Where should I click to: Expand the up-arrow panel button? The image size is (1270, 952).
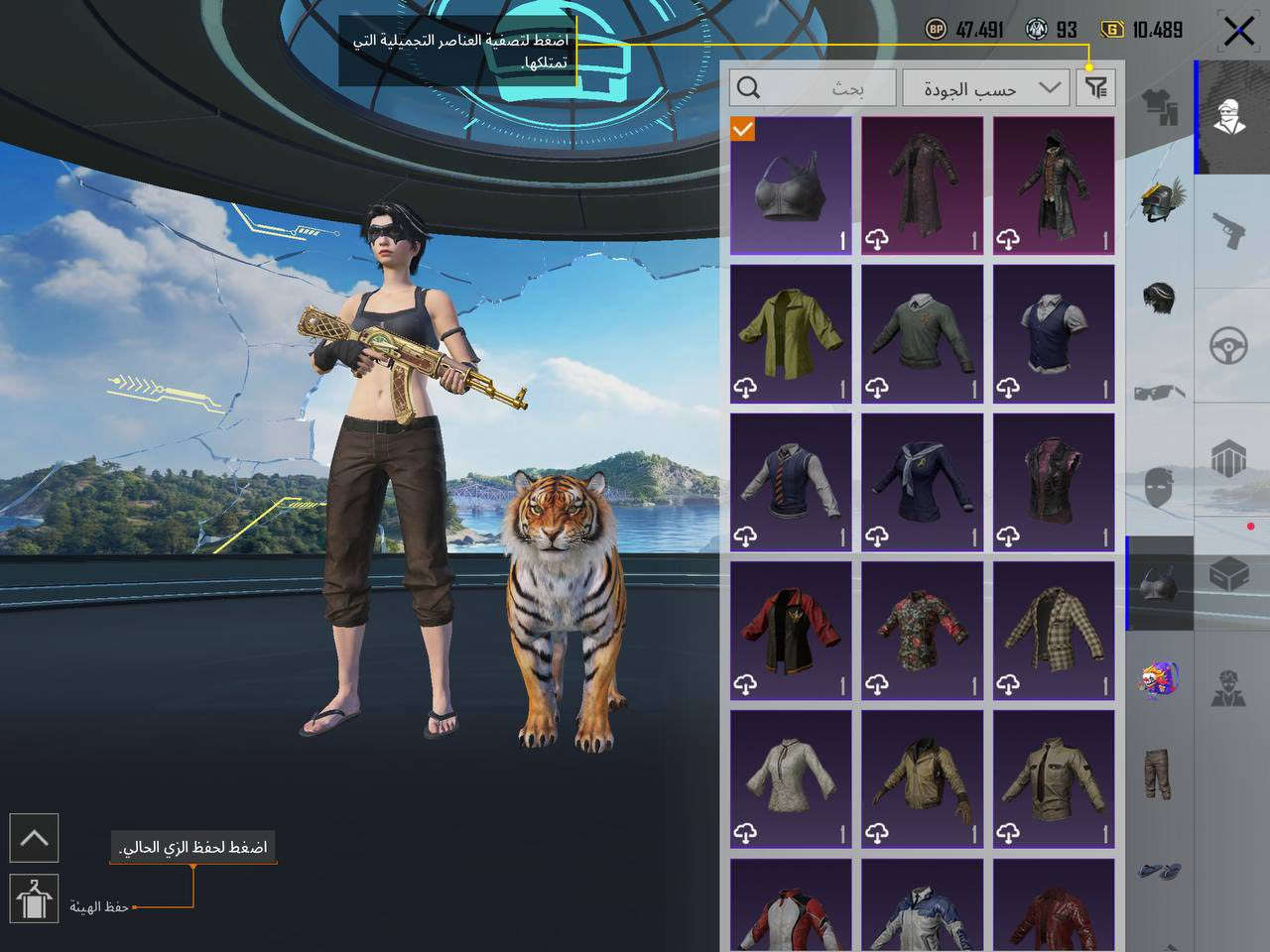click(34, 838)
